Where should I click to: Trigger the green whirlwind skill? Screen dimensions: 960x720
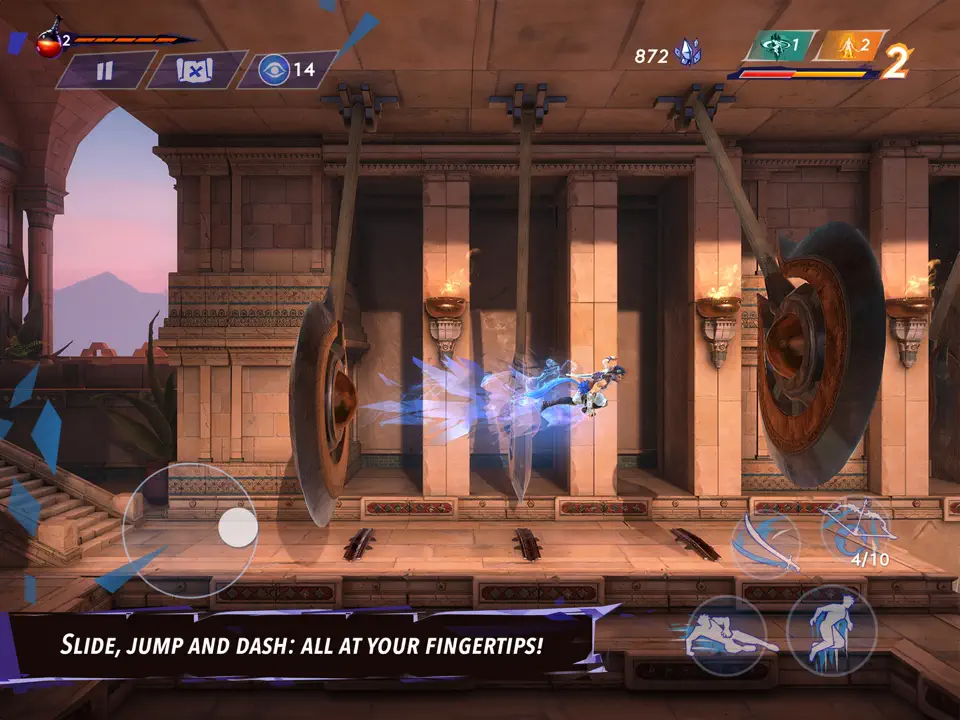coord(779,45)
